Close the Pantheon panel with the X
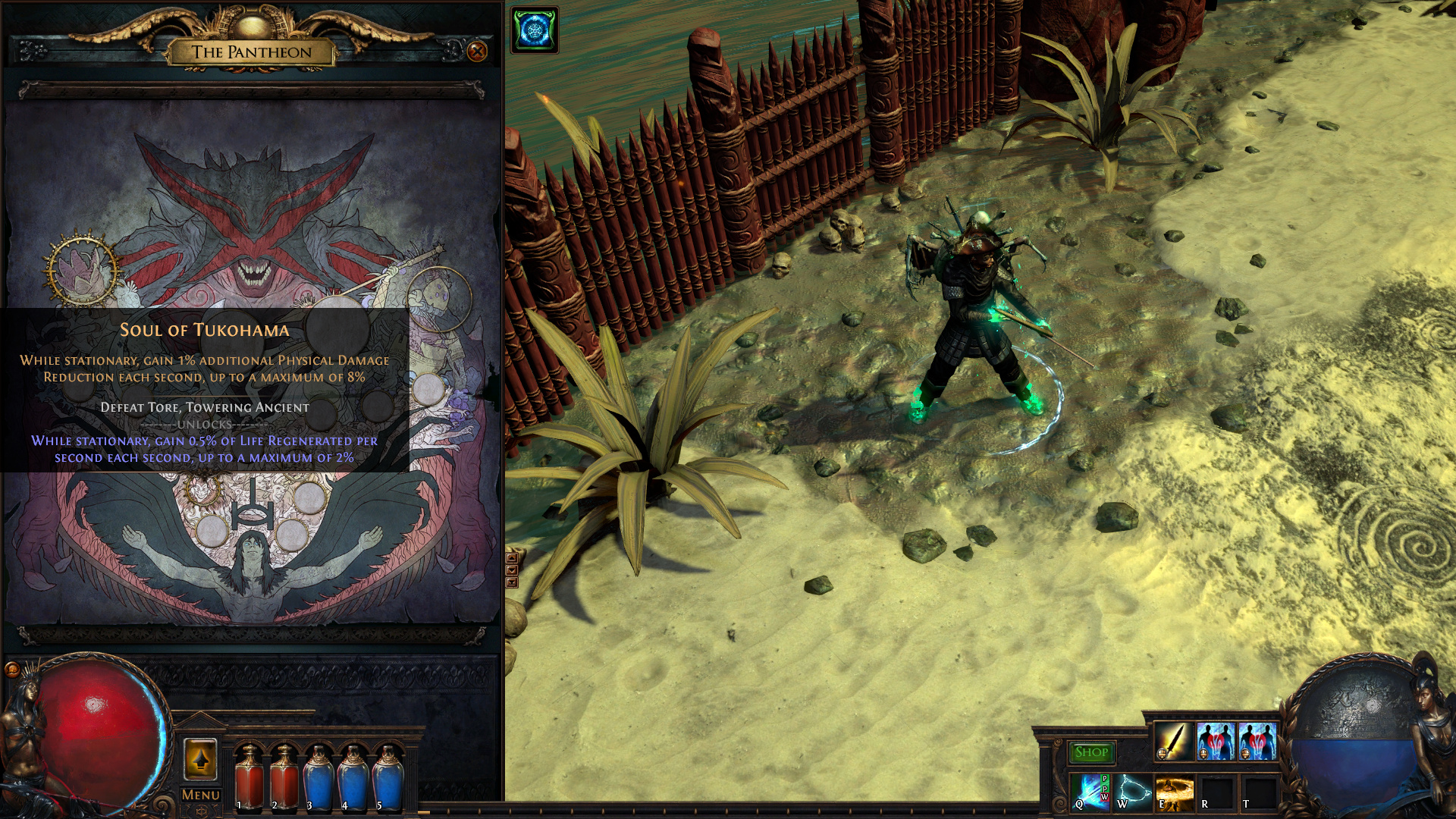Screen dimensions: 1456x819 click(477, 52)
